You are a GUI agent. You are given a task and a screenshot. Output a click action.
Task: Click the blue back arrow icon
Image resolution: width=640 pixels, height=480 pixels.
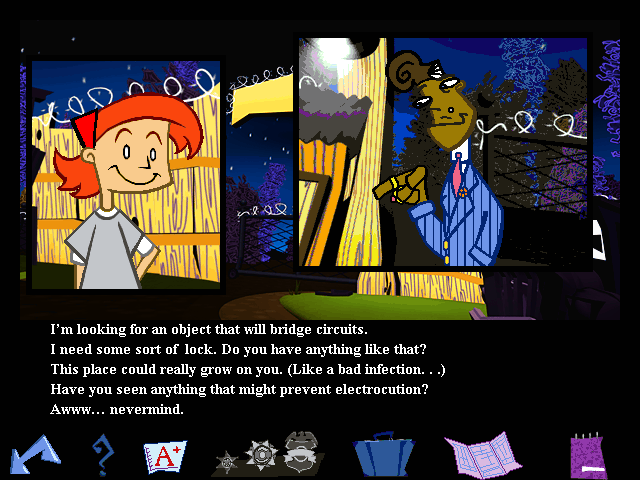(33, 455)
